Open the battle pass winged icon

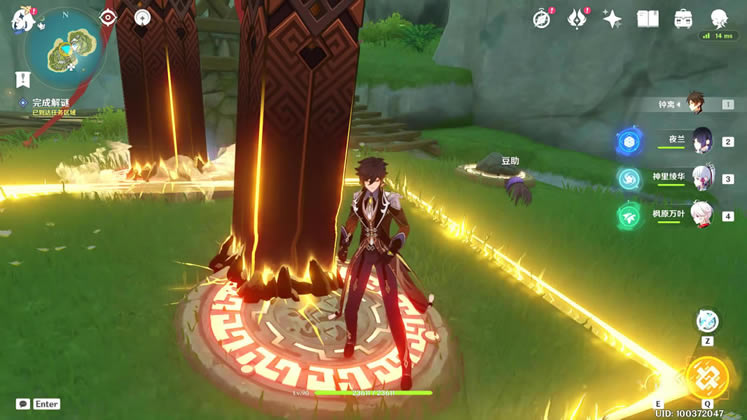pyautogui.click(x=577, y=19)
